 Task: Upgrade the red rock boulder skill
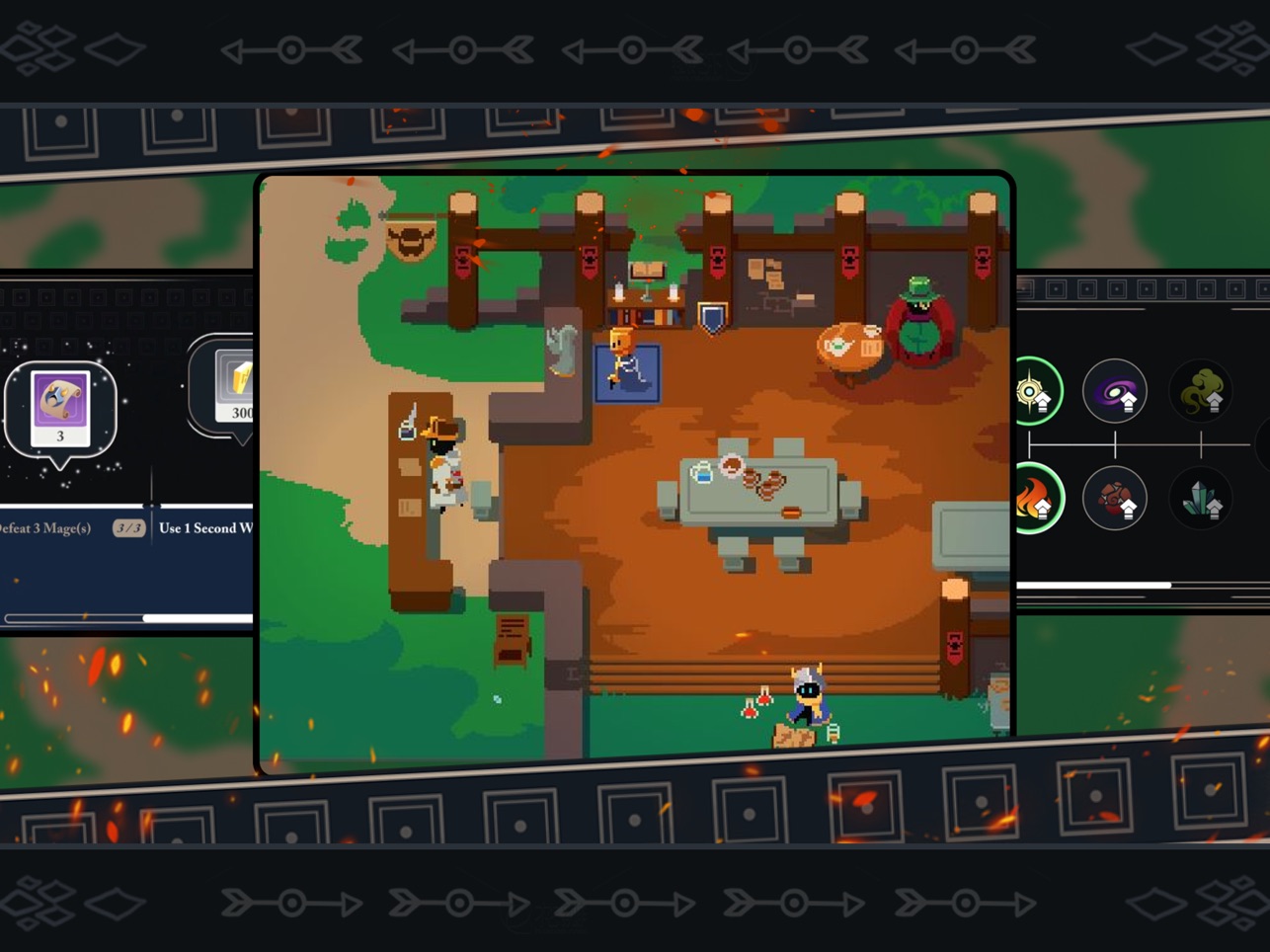(x=1114, y=499)
